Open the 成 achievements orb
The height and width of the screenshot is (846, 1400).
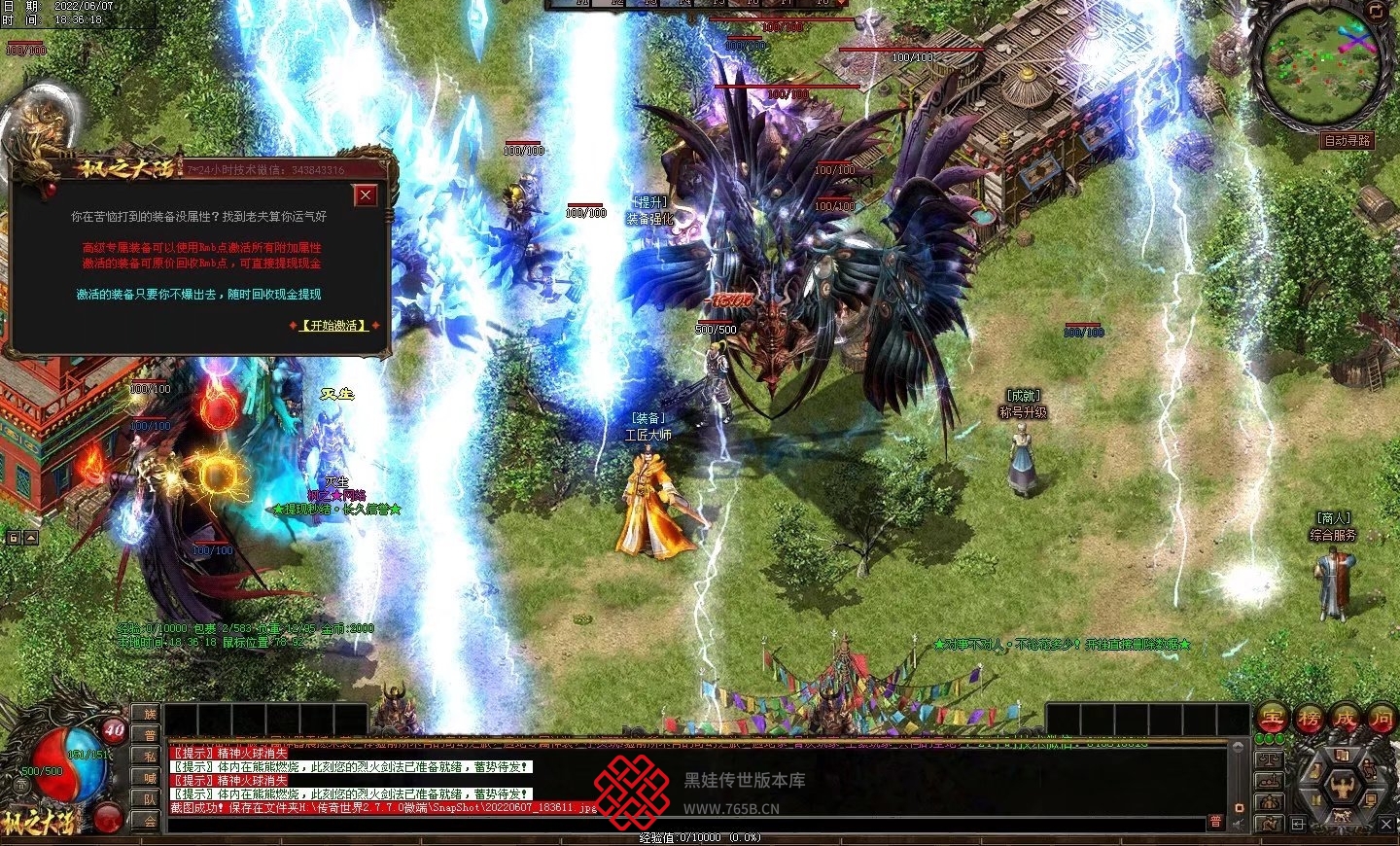pos(1345,720)
